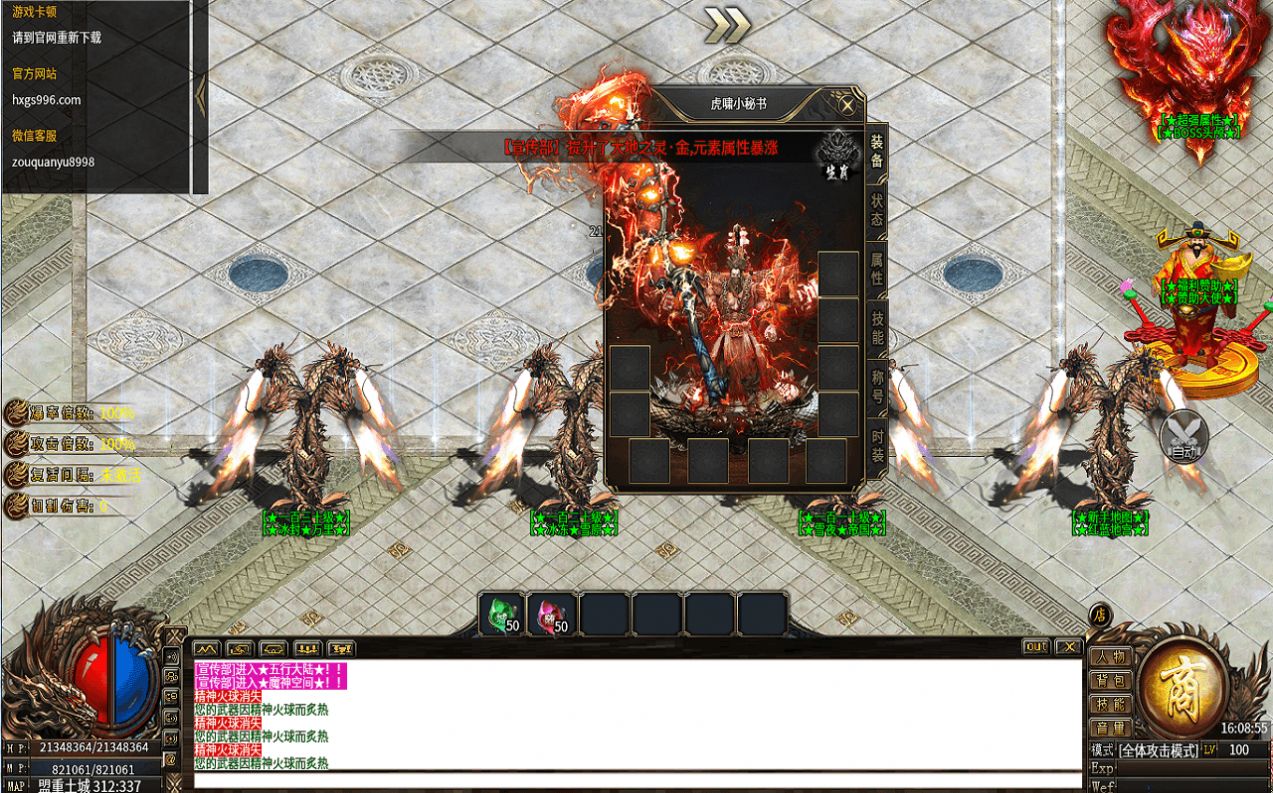This screenshot has height=793, width=1273.
Task: Open the 生肖 zodiac icon
Action: tap(836, 156)
